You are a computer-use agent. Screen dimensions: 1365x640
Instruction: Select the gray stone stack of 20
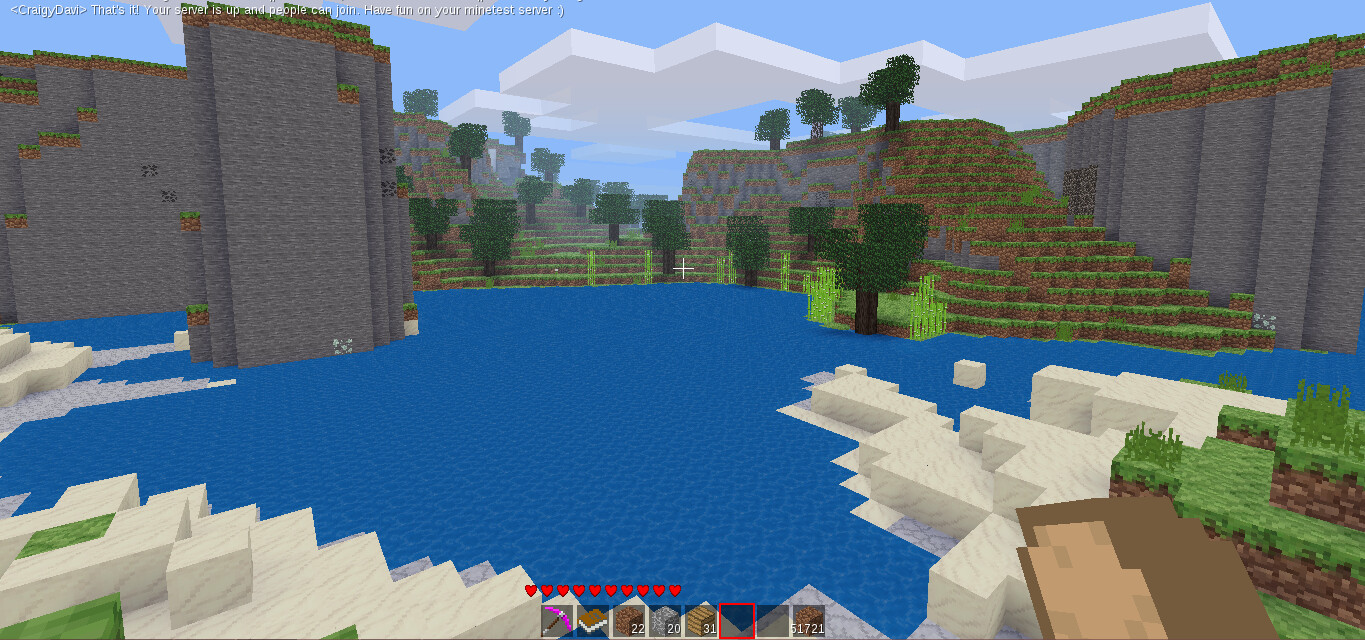click(x=665, y=621)
